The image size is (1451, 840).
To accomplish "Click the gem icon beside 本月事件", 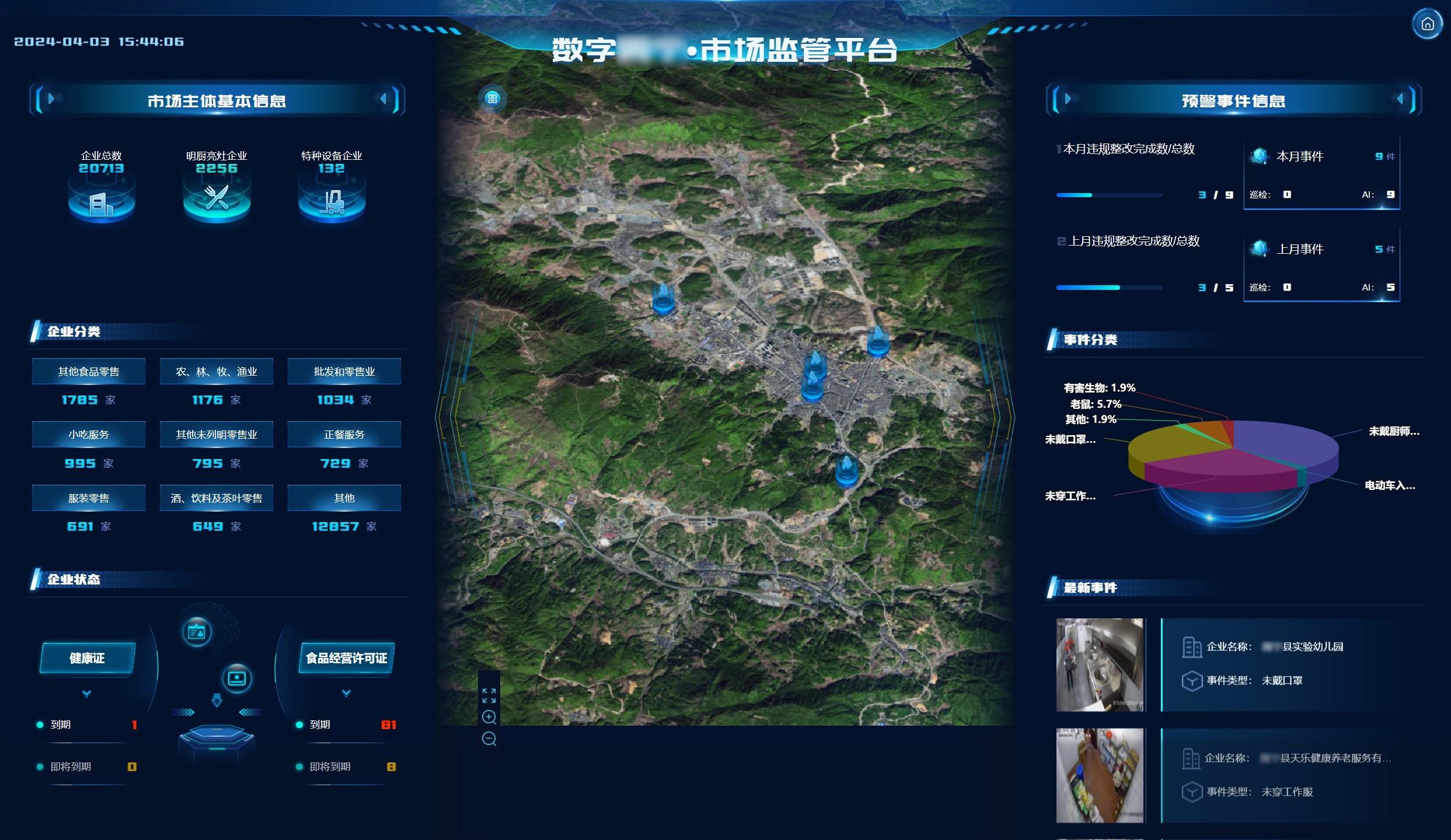I will 1259,155.
